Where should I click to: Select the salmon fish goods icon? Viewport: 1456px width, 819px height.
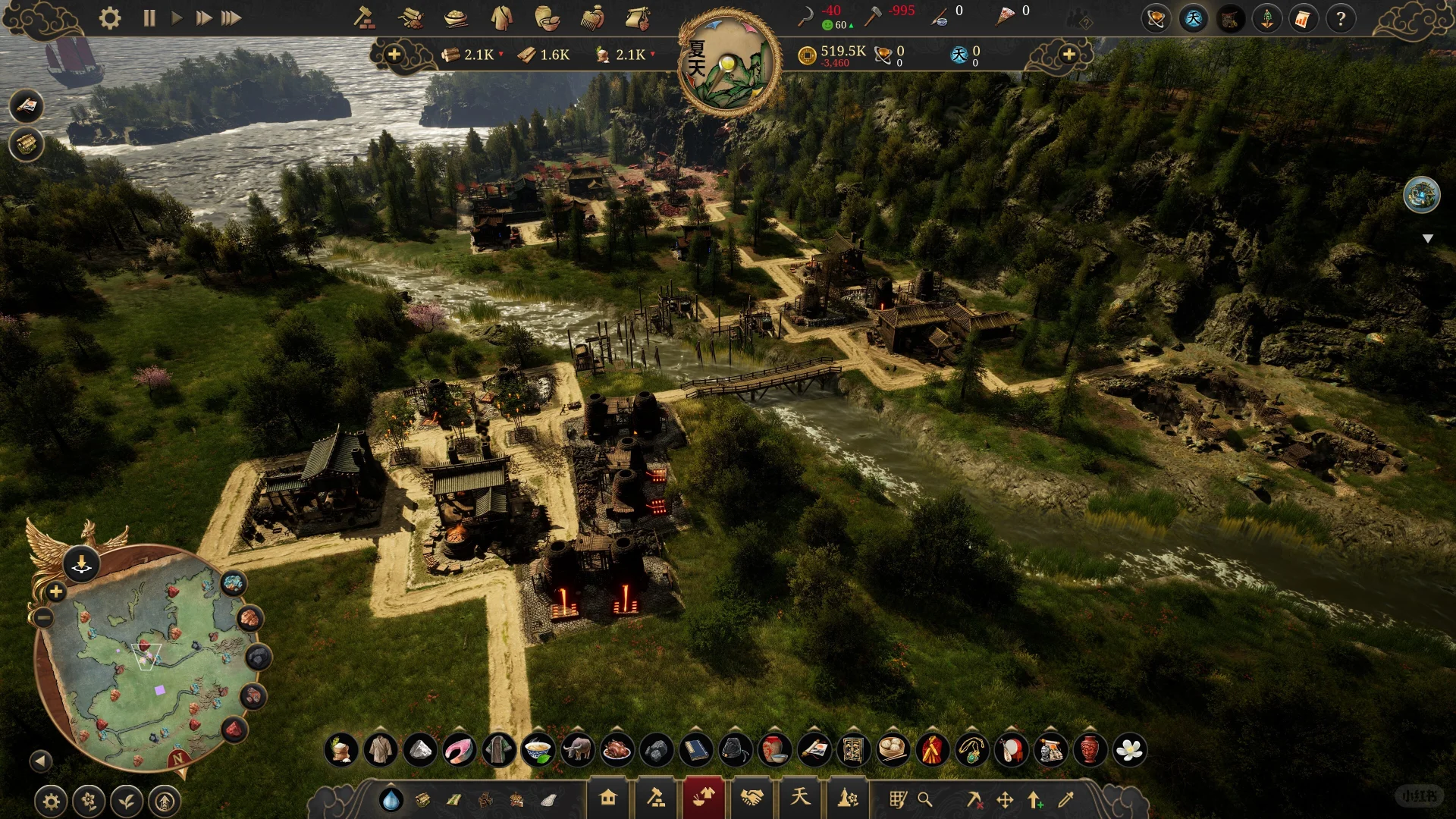point(459,750)
